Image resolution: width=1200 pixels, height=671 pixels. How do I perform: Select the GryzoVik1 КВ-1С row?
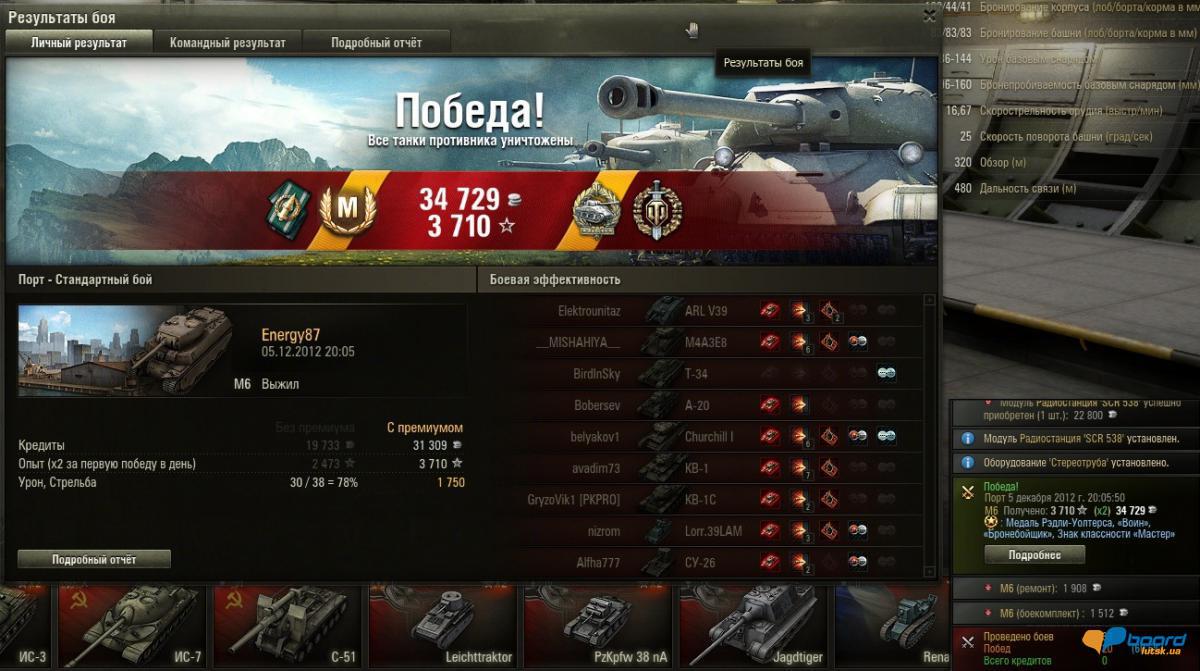[x=700, y=499]
